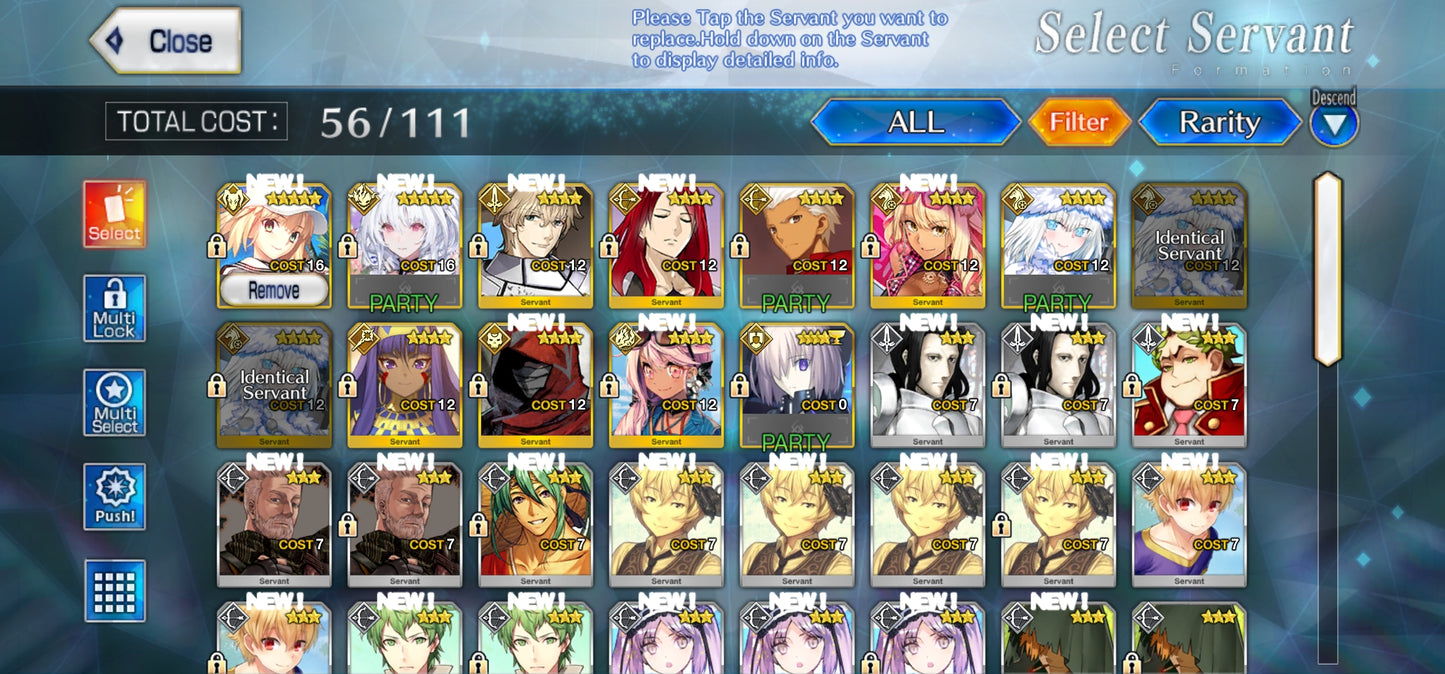Enable Multi Lock mode
1445x674 pixels.
114,309
